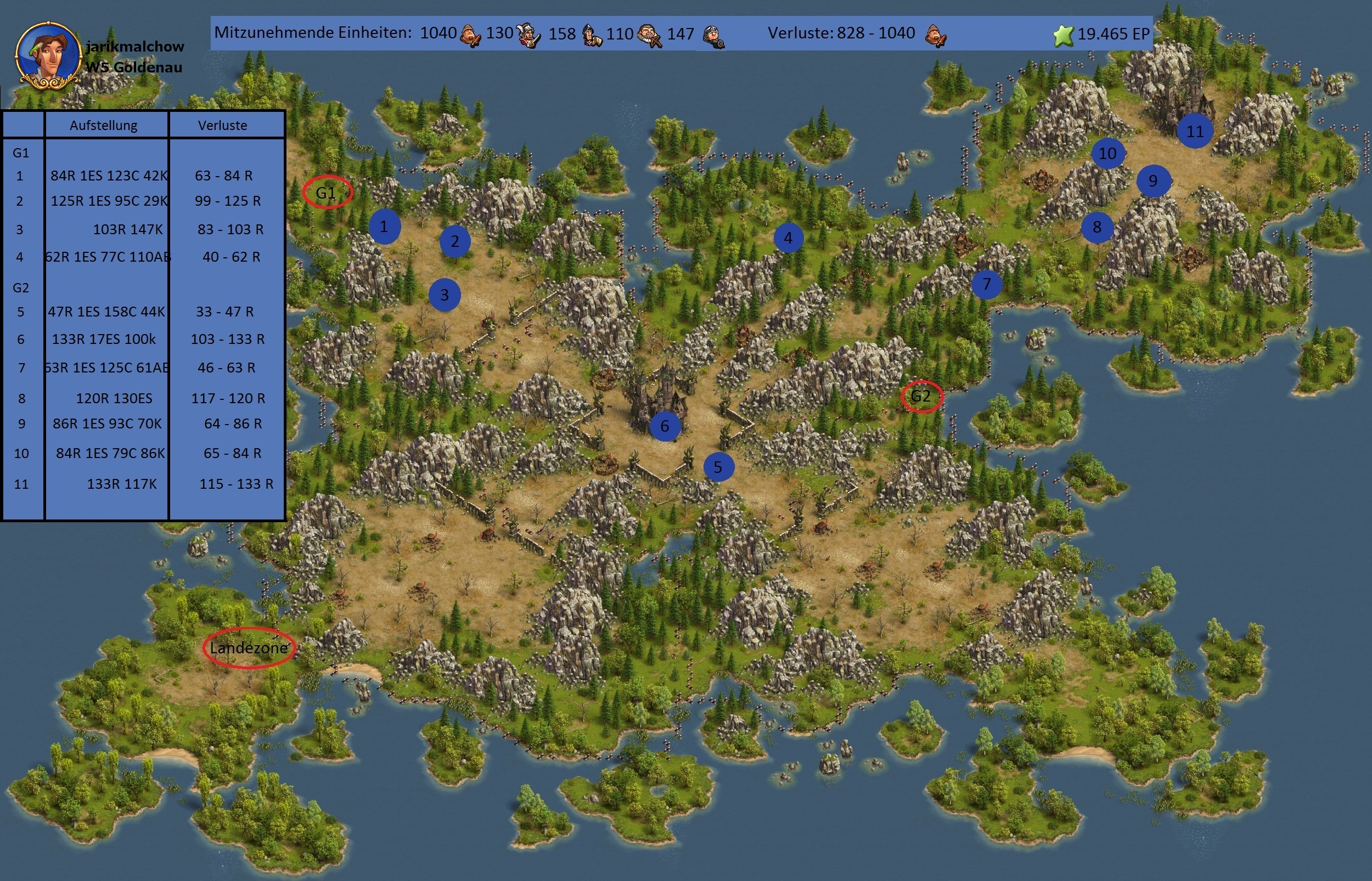Click the blue marker numbered 9

[1153, 182]
